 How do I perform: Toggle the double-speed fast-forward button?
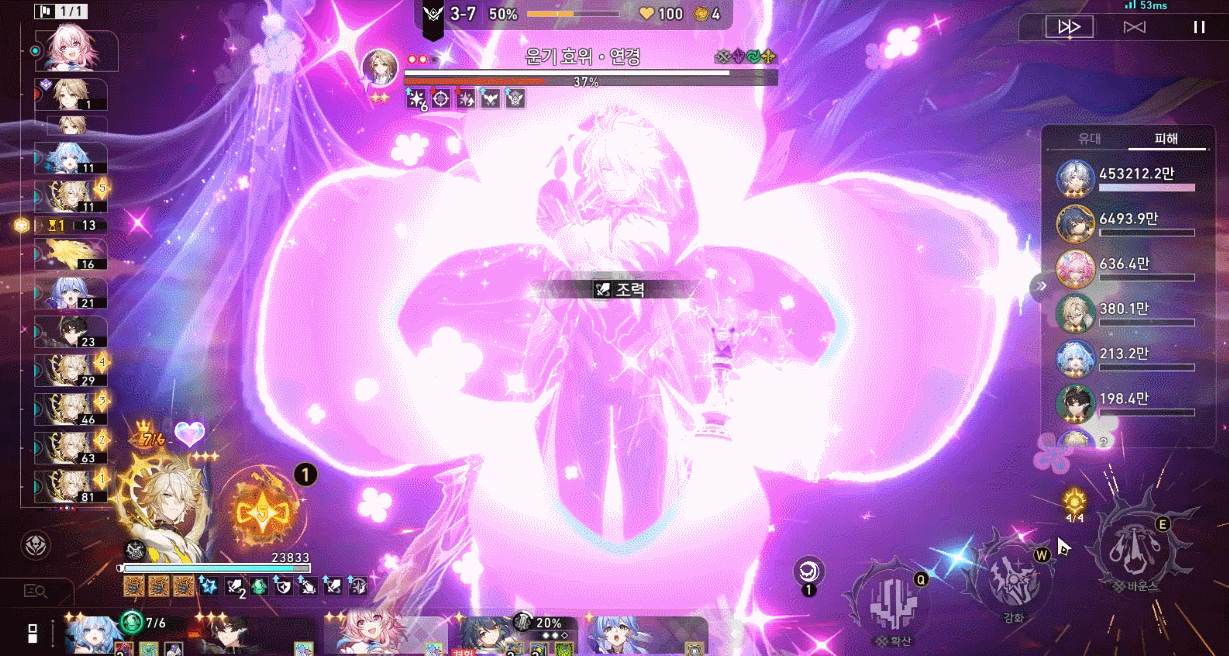(x=1069, y=27)
